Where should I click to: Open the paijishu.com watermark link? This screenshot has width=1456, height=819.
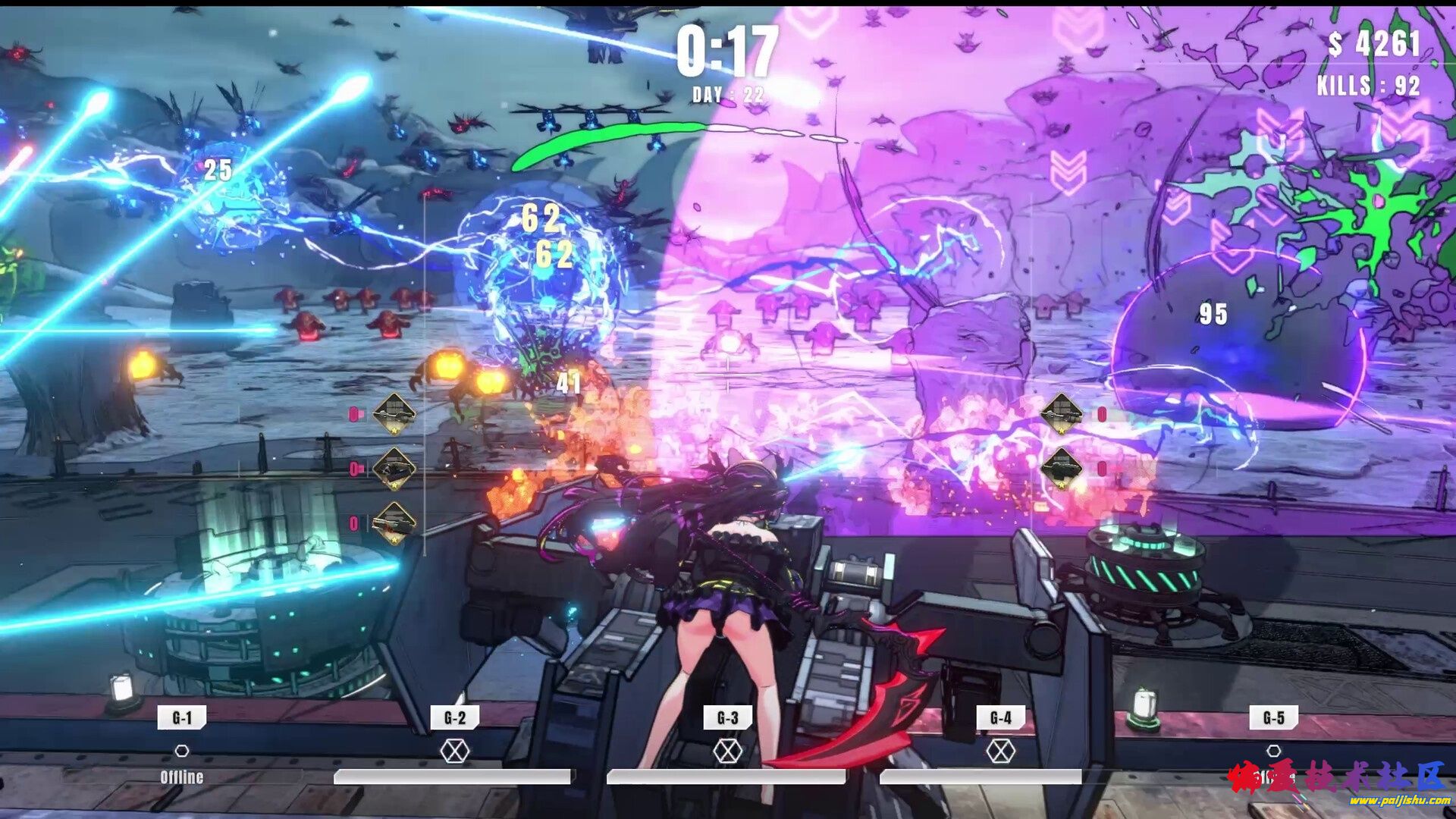click(x=1400, y=801)
